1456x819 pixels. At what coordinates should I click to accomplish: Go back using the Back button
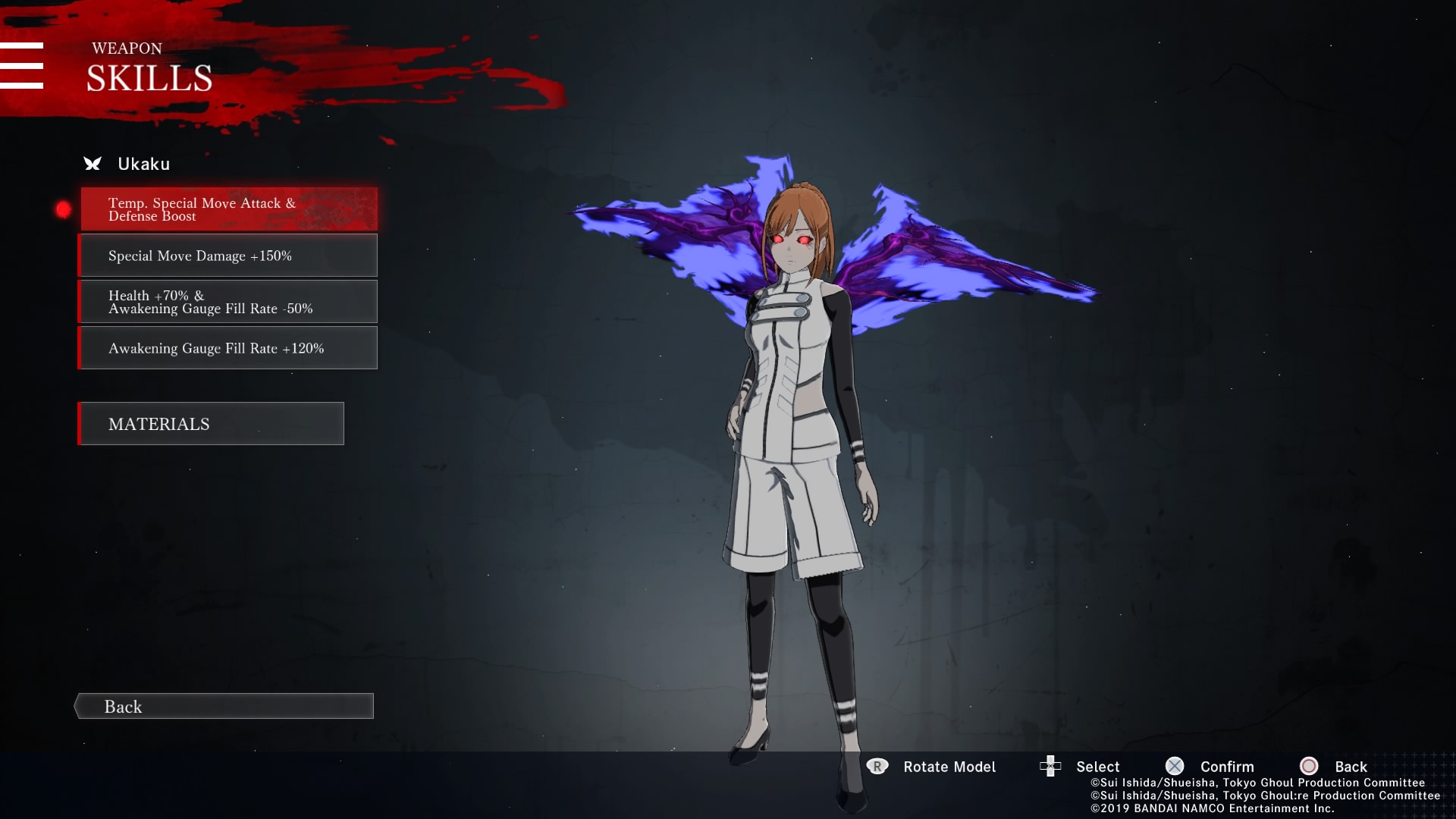pos(224,706)
